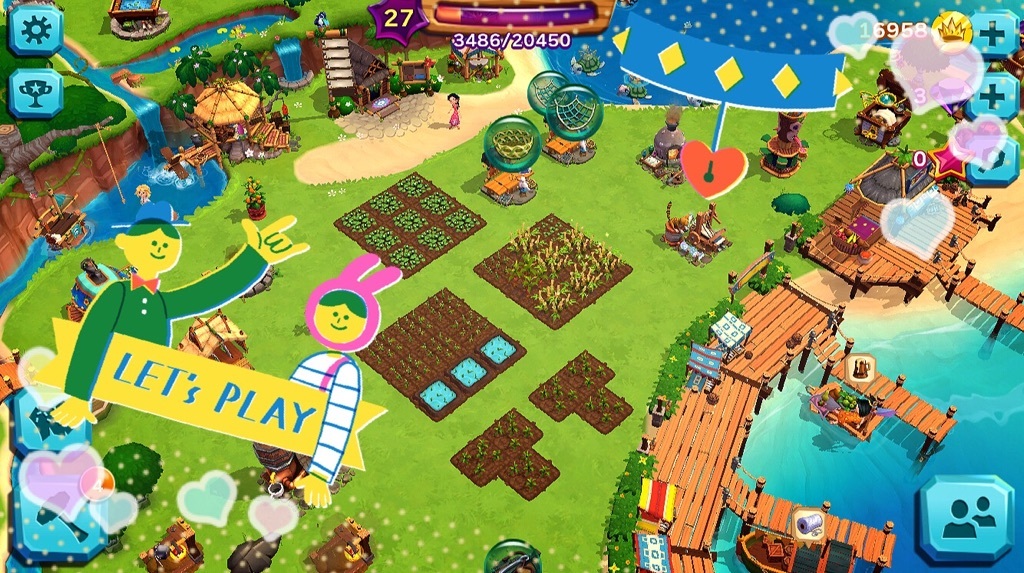This screenshot has height=573, width=1024.
Task: Add more gold crown coins
Action: tap(995, 33)
